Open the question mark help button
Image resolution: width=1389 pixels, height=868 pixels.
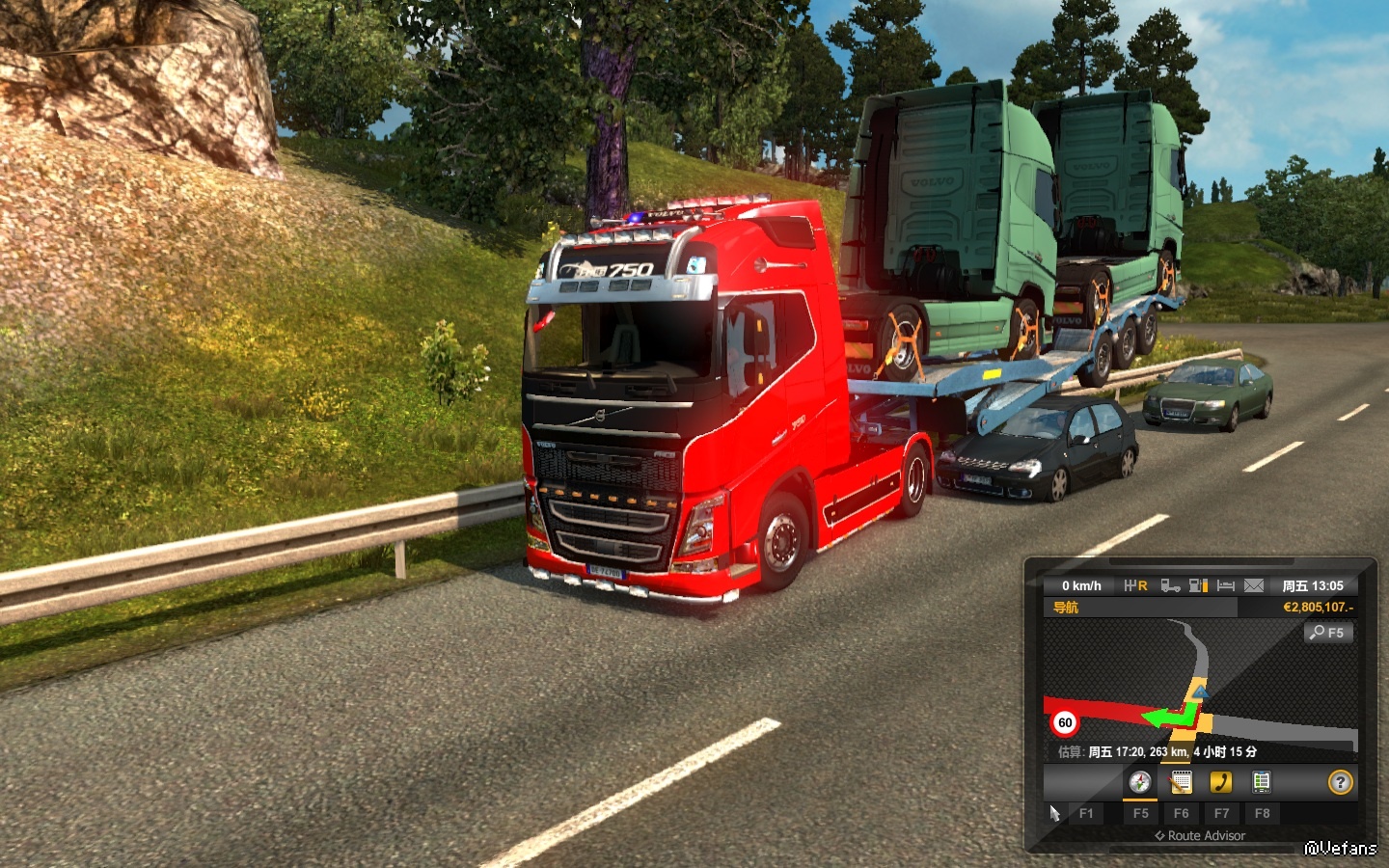click(1340, 782)
